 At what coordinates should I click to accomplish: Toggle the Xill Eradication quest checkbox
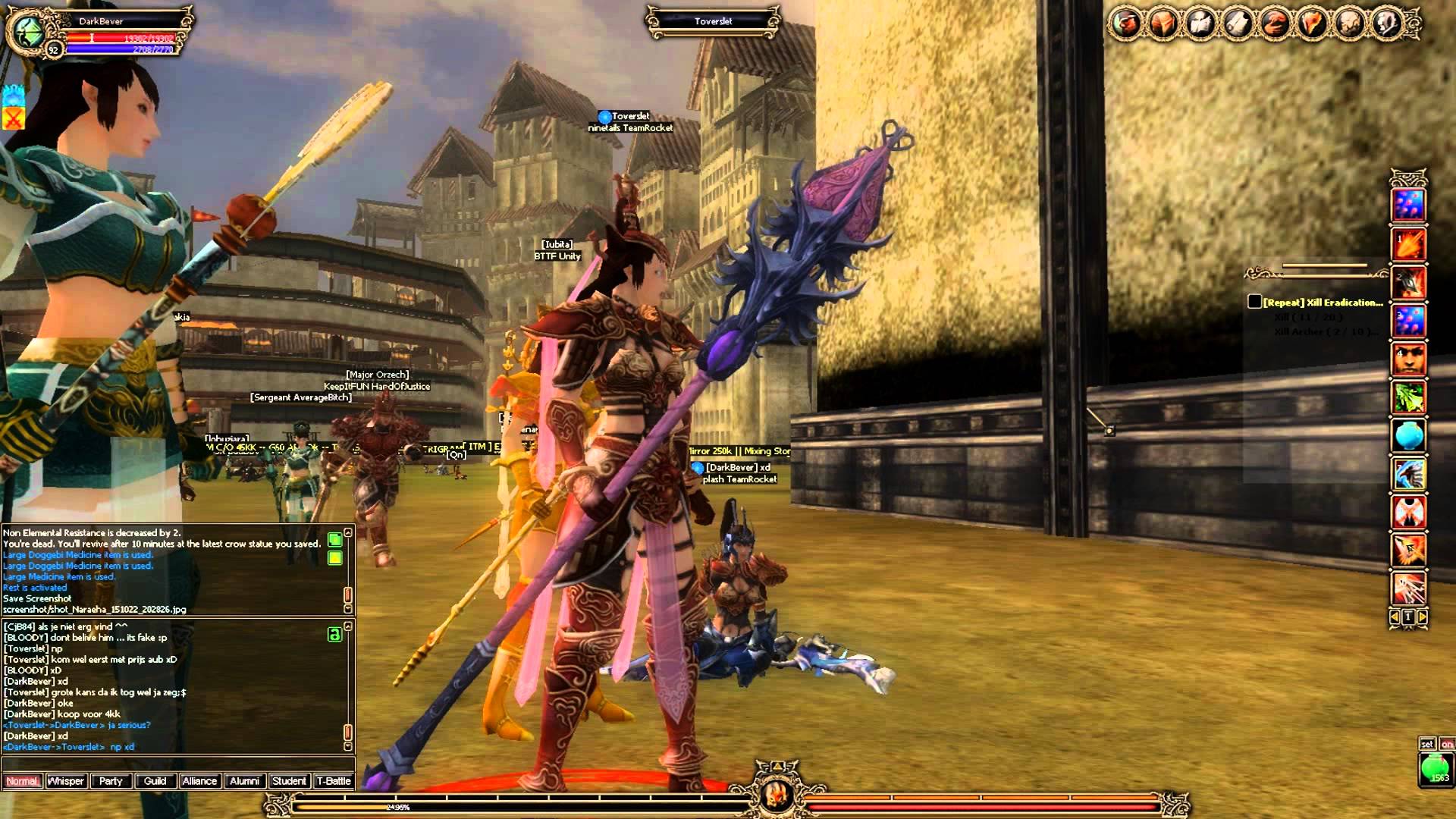point(1255,302)
